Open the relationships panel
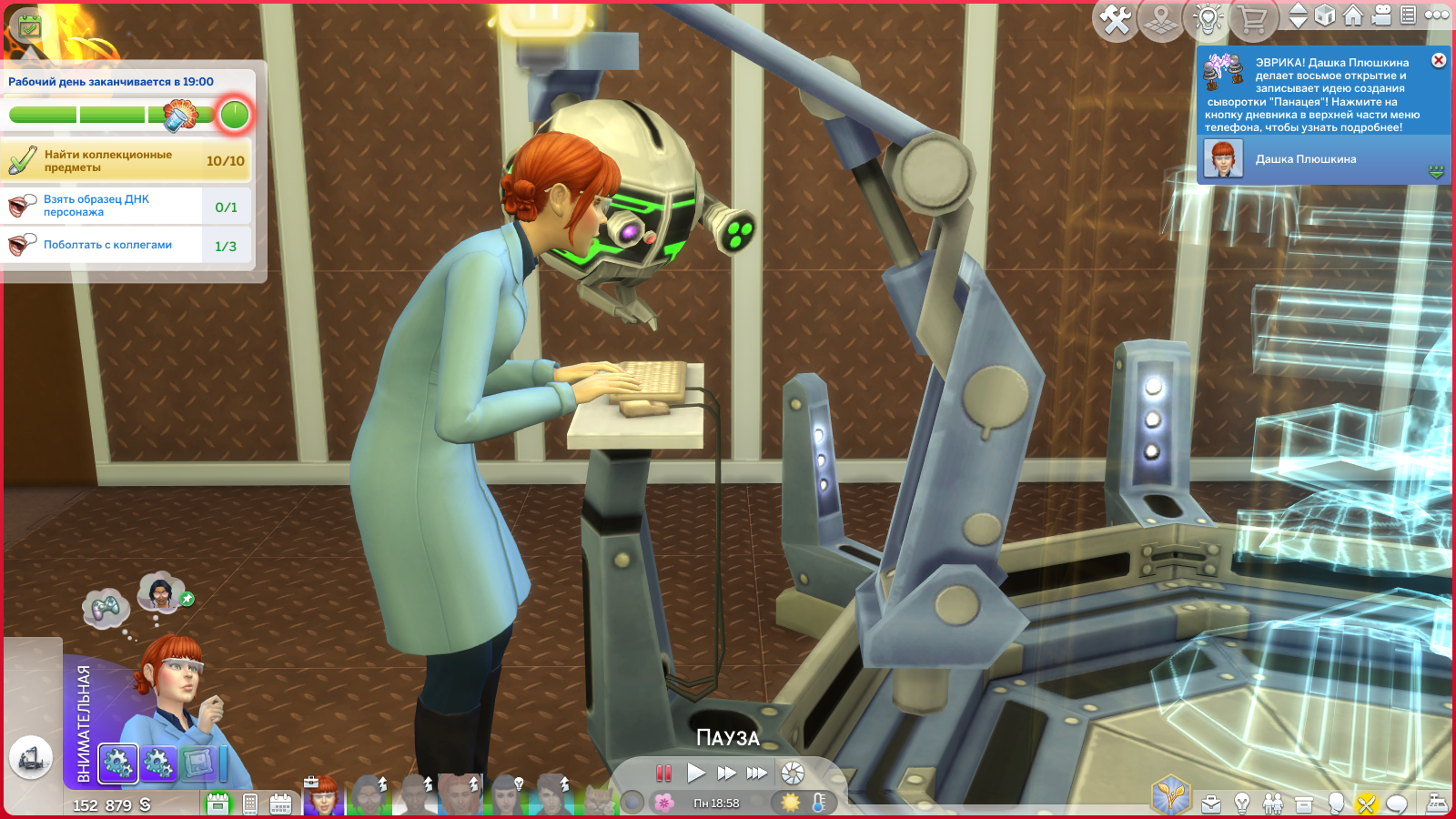This screenshot has height=819, width=1456. click(x=1273, y=804)
